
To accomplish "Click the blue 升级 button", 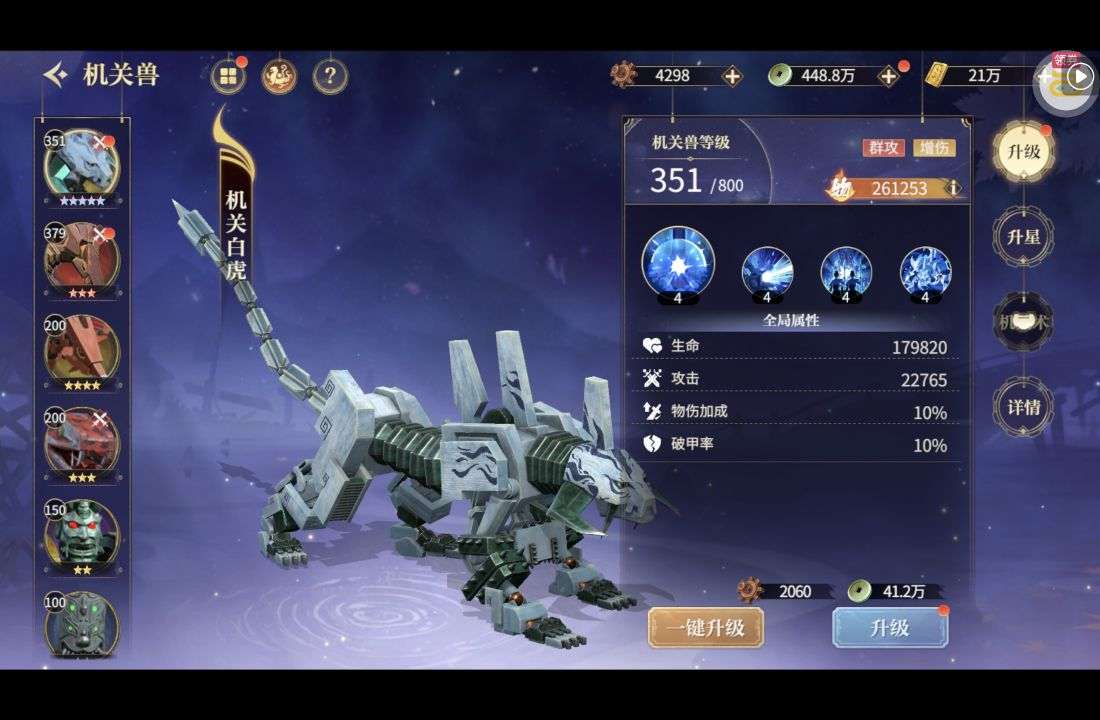I will pos(890,627).
